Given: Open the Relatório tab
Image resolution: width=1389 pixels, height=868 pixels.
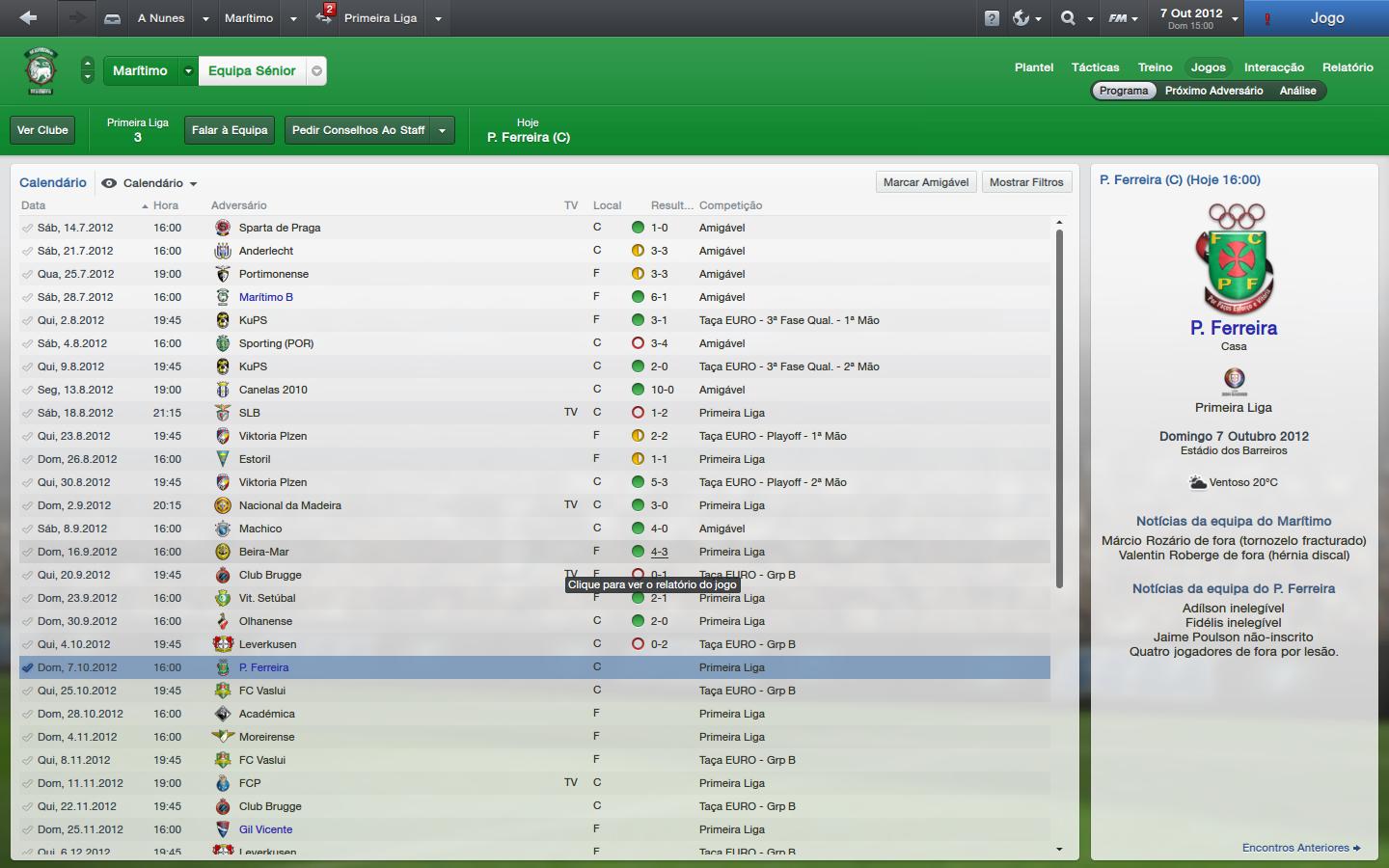Looking at the screenshot, I should click(1348, 68).
